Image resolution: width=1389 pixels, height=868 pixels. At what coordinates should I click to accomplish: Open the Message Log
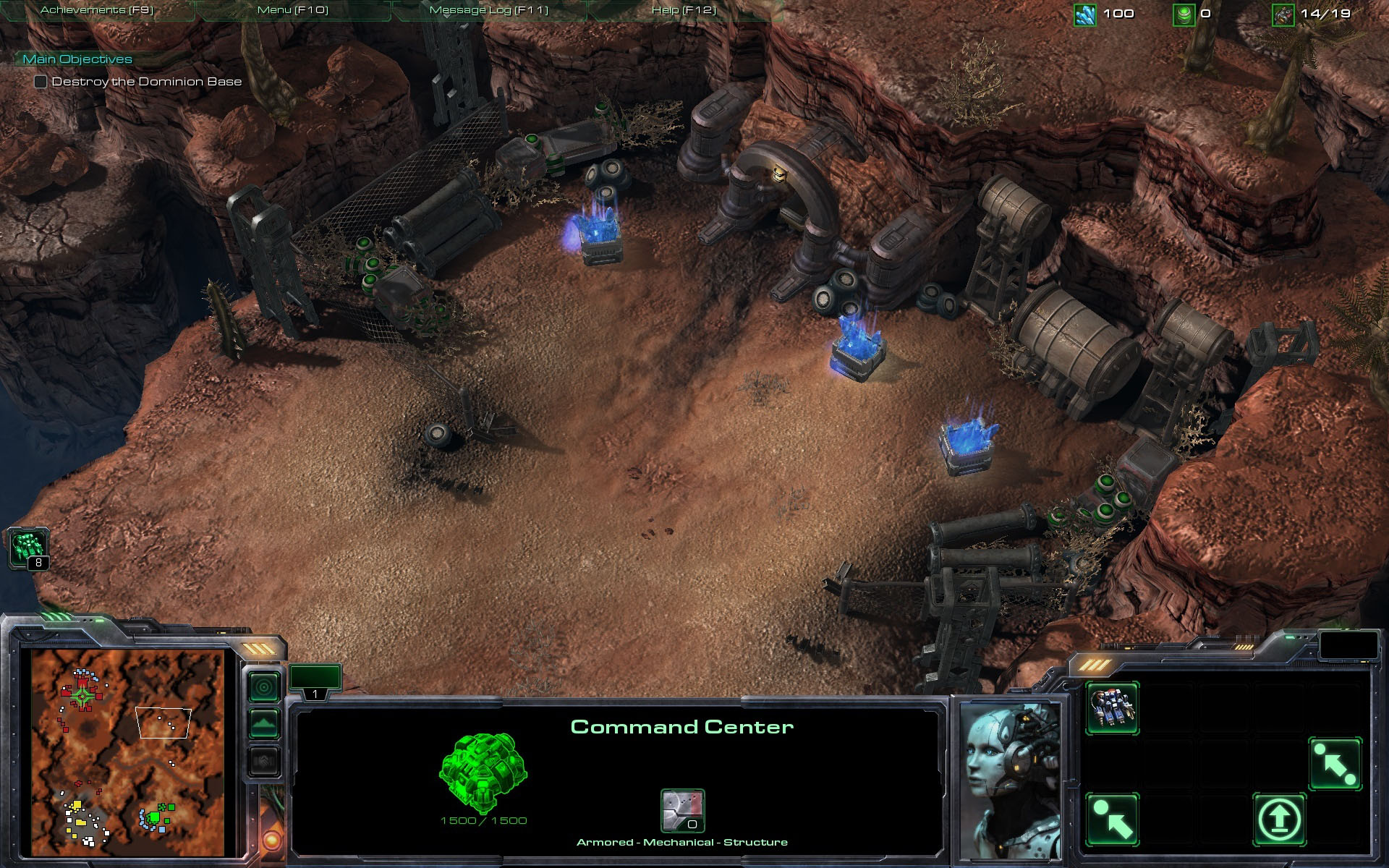tap(488, 10)
